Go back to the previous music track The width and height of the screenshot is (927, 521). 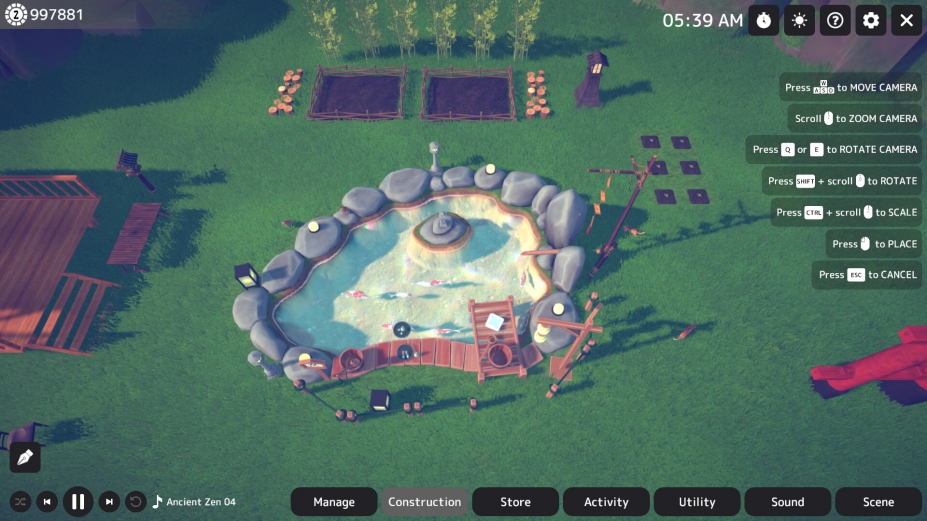(47, 502)
